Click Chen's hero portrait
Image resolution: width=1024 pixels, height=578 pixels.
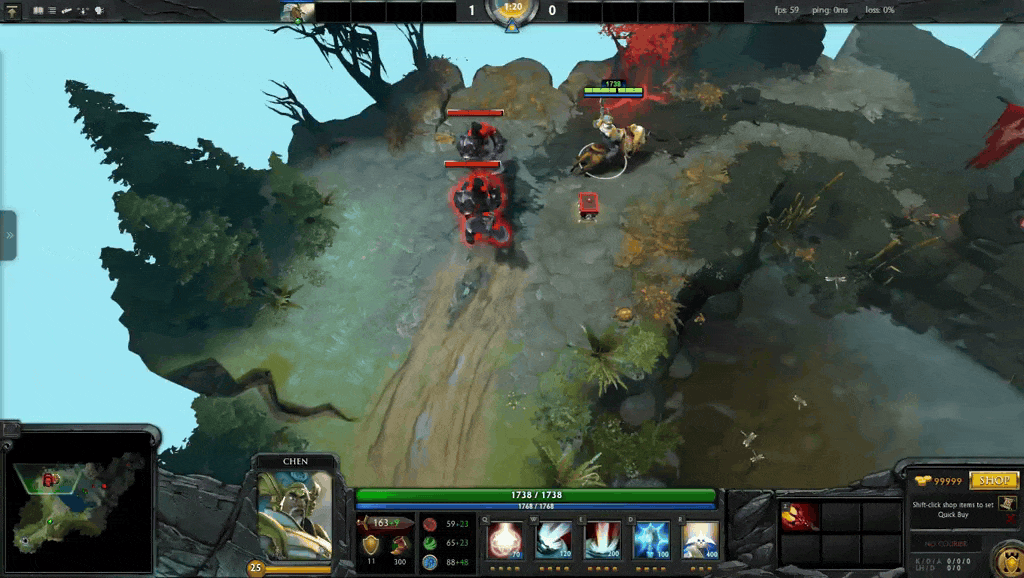coord(295,515)
